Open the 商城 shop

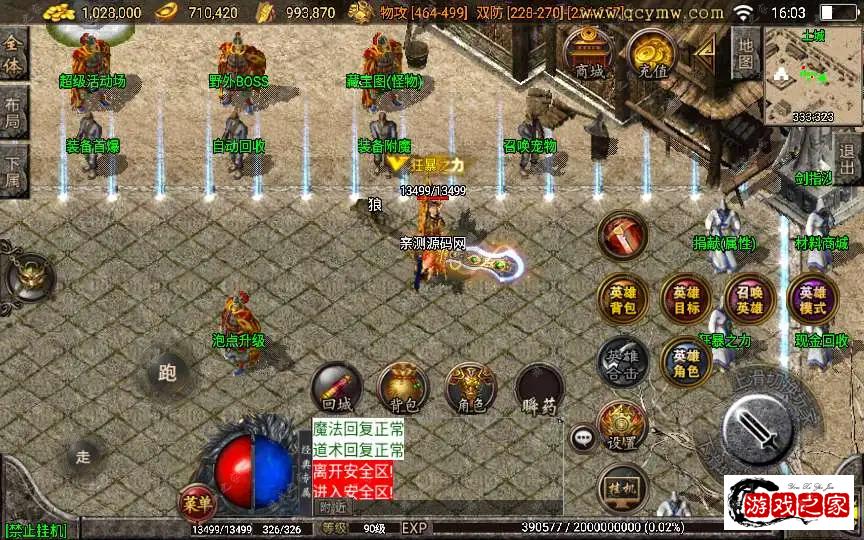(x=589, y=55)
